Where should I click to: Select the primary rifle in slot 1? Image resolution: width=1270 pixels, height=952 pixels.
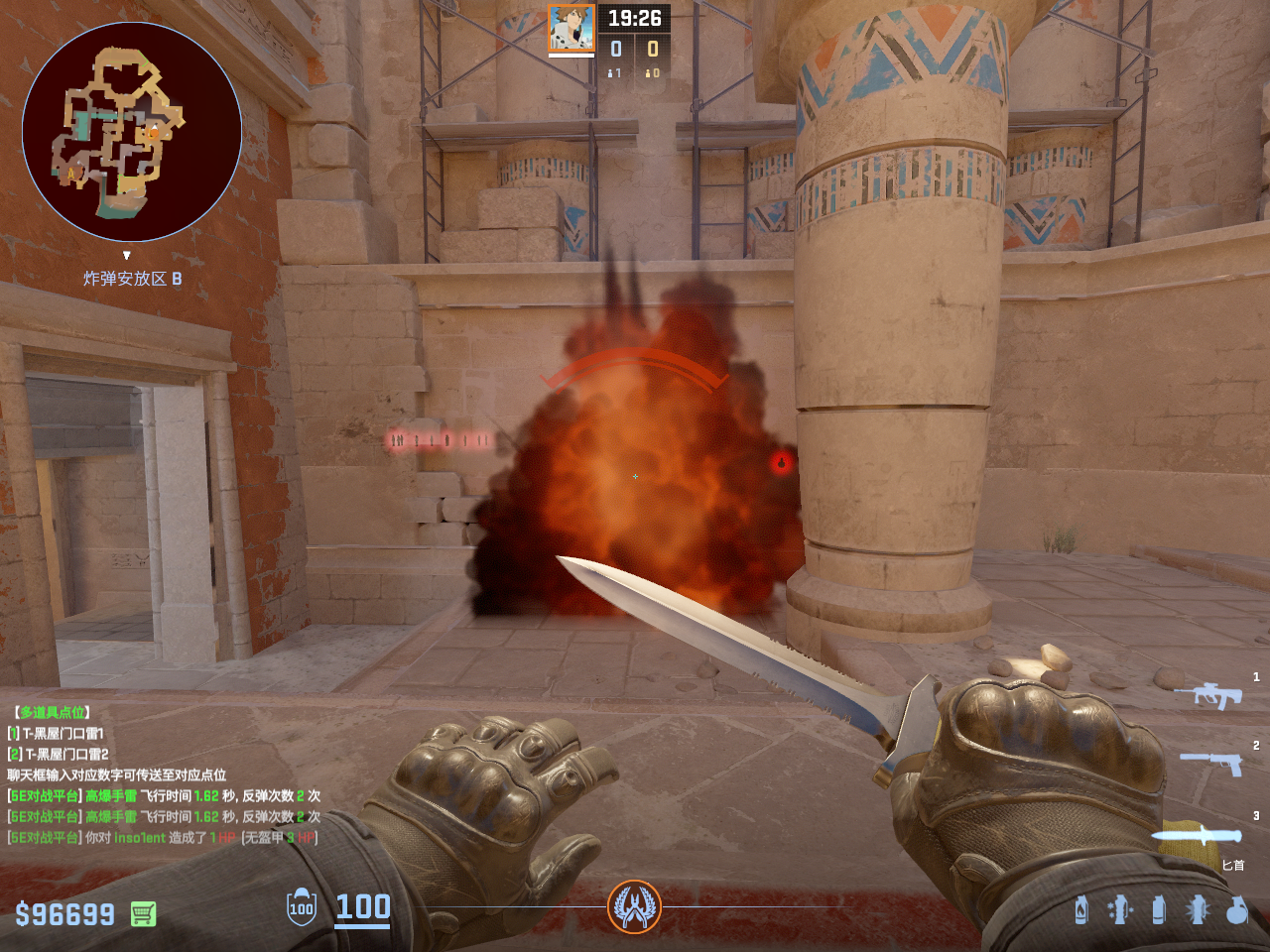point(1207,694)
